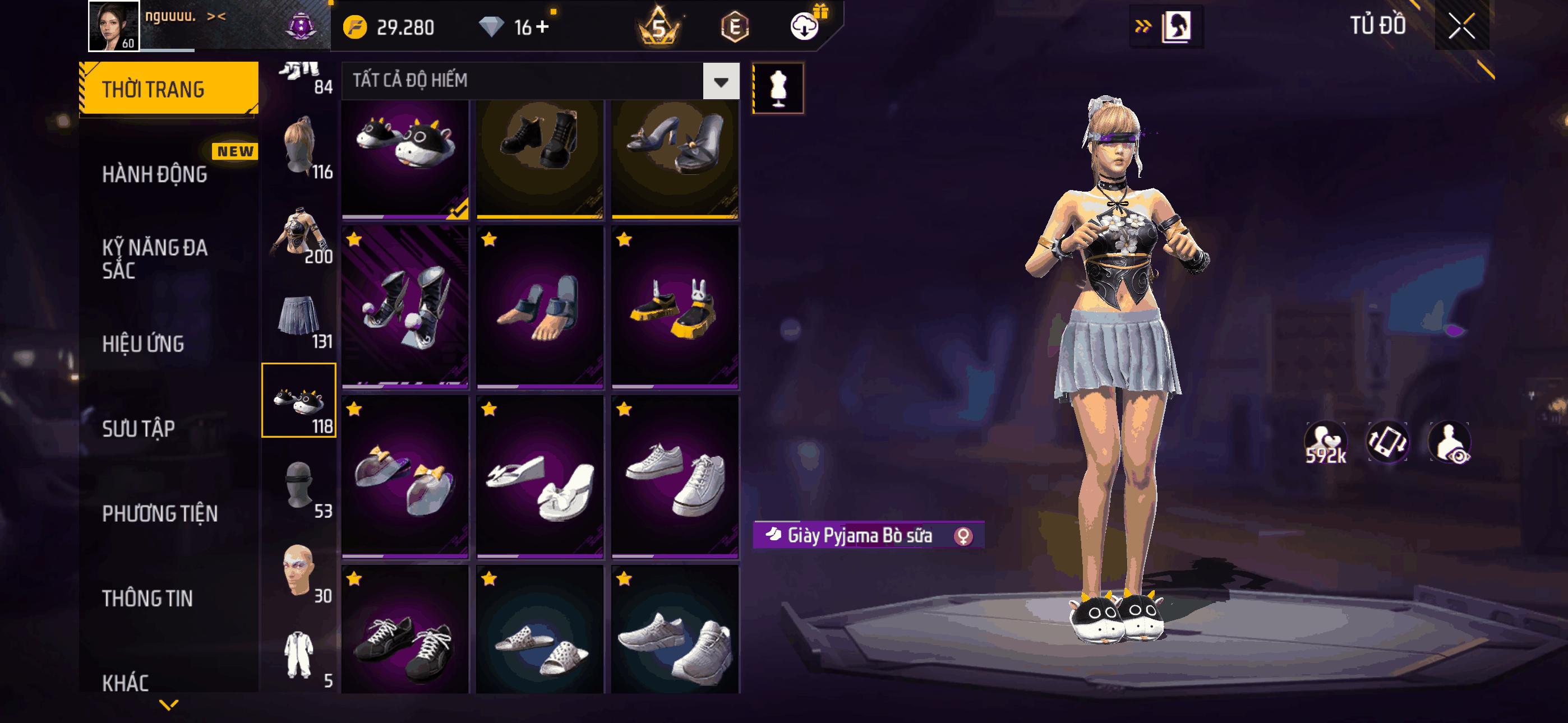
Task: Add diamonds with the plus button
Action: 542,27
